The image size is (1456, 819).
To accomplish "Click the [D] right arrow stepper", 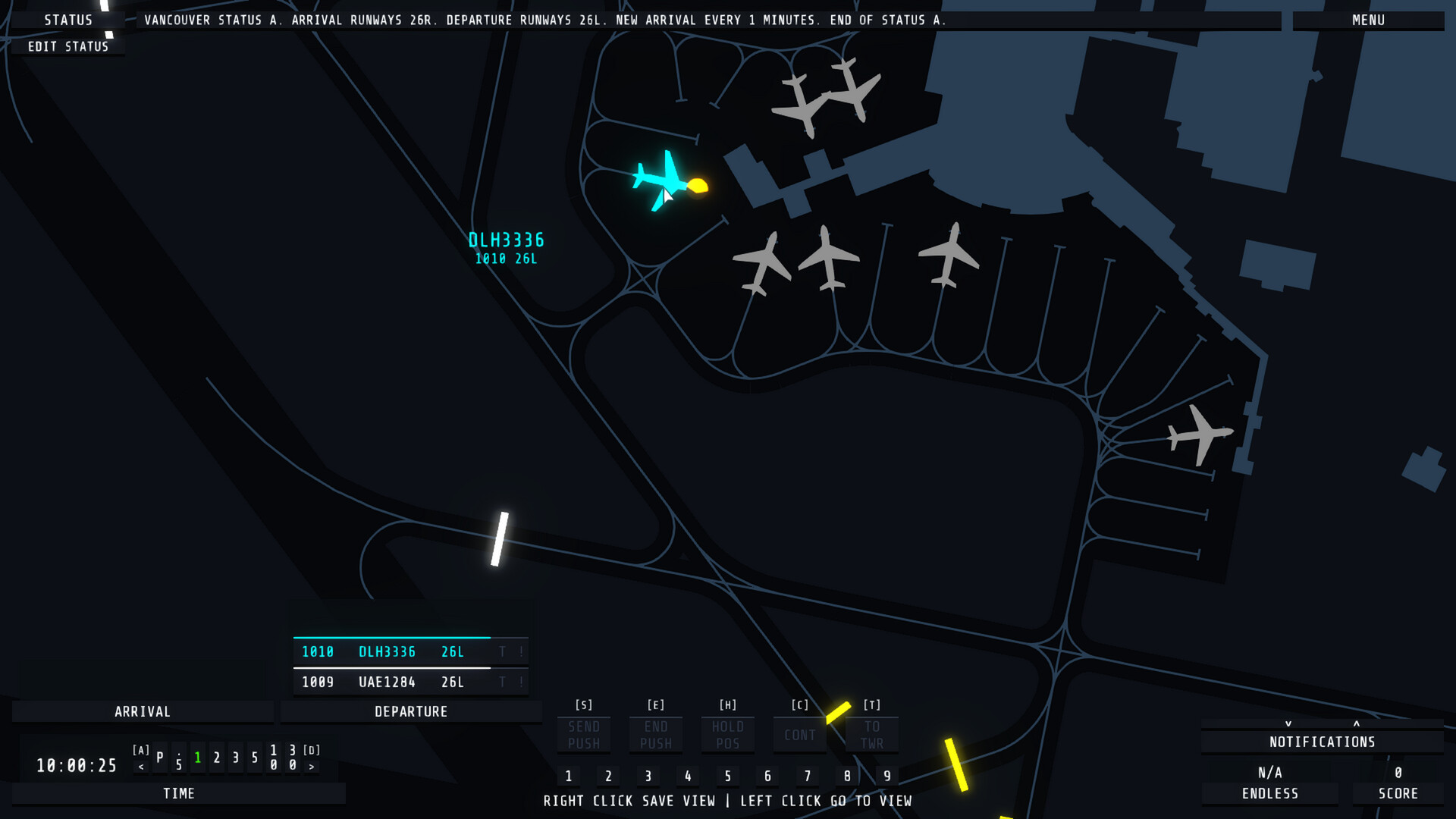I will tap(312, 766).
